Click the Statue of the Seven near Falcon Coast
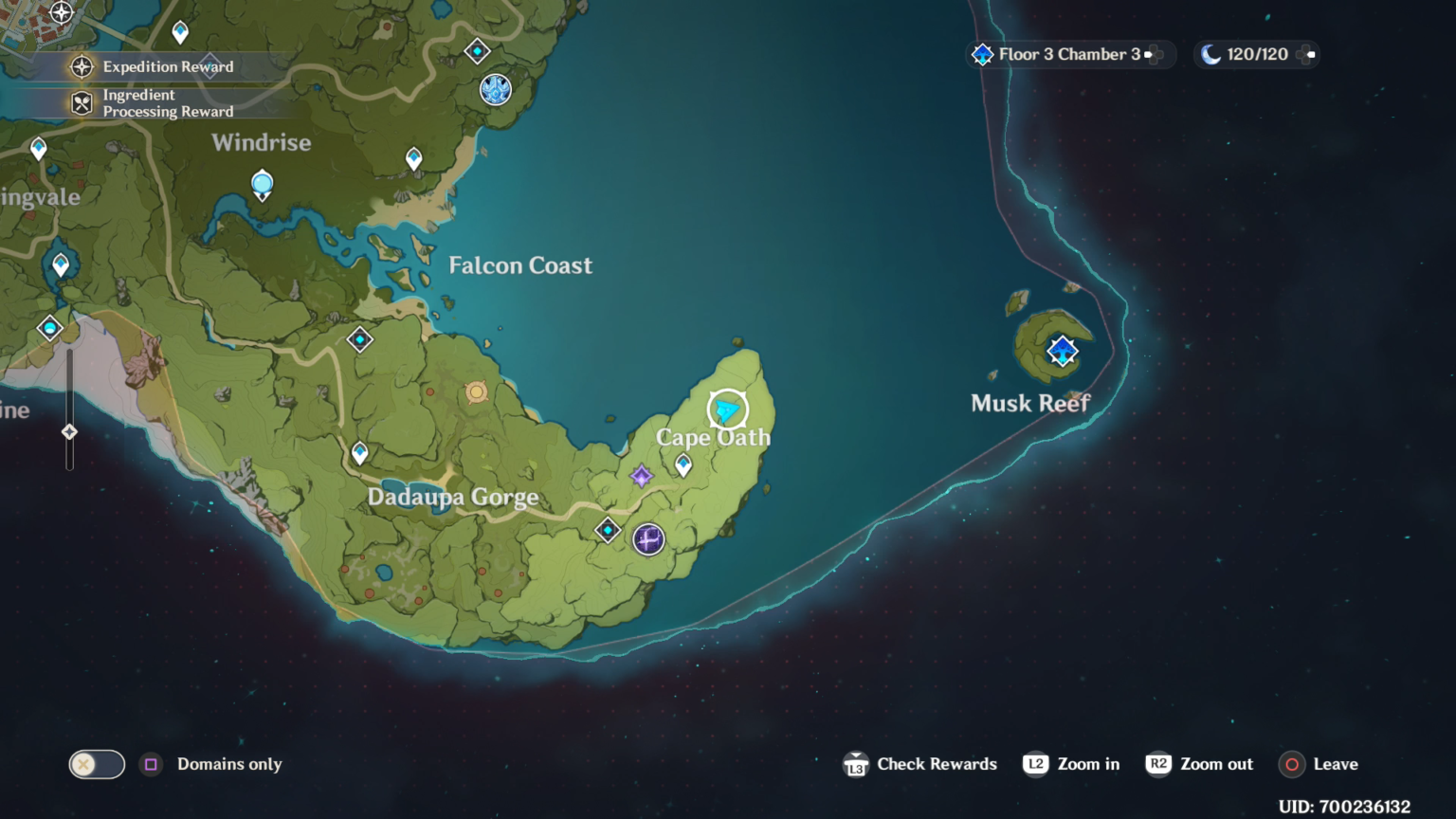Image resolution: width=1456 pixels, height=819 pixels. tap(495, 90)
